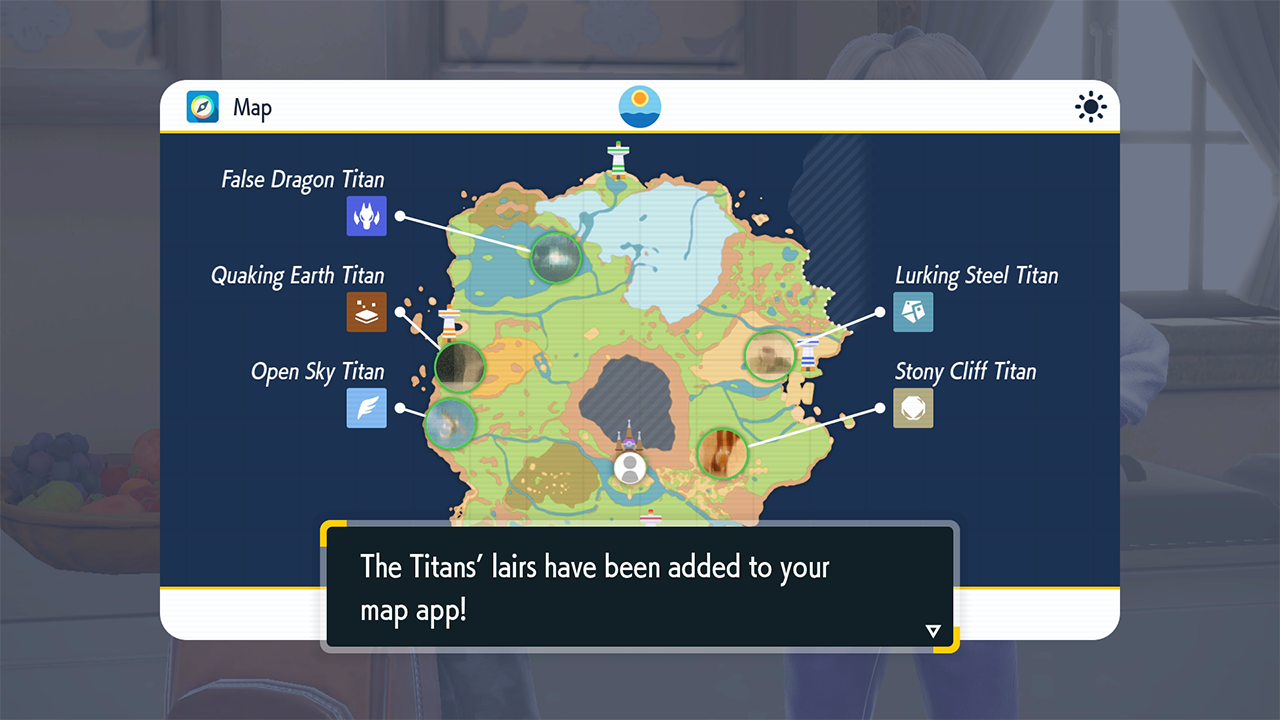The width and height of the screenshot is (1280, 720).
Task: Click the Lurking Steel Titan lair marker
Action: (x=770, y=354)
